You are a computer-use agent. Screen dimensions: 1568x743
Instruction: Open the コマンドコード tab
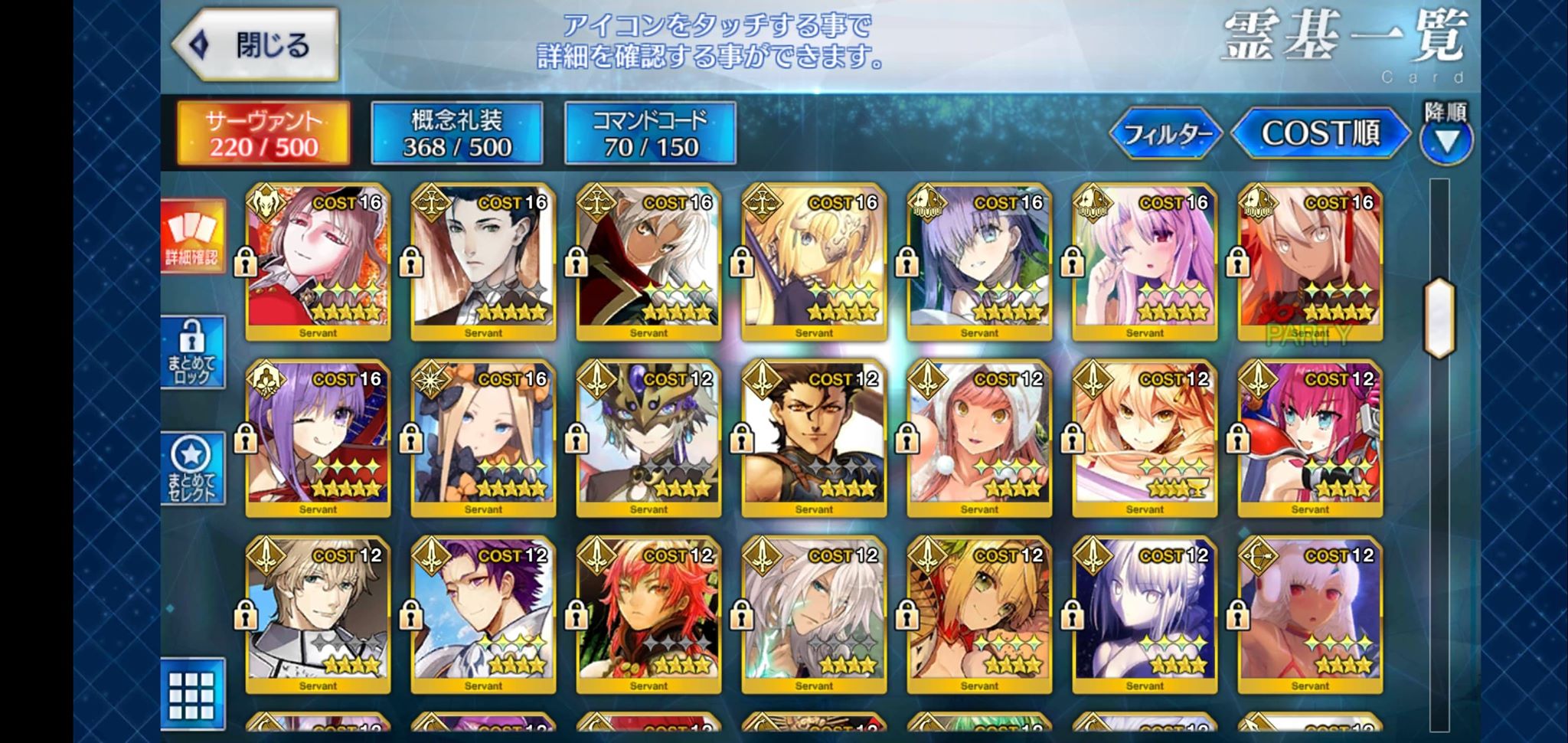click(x=650, y=133)
